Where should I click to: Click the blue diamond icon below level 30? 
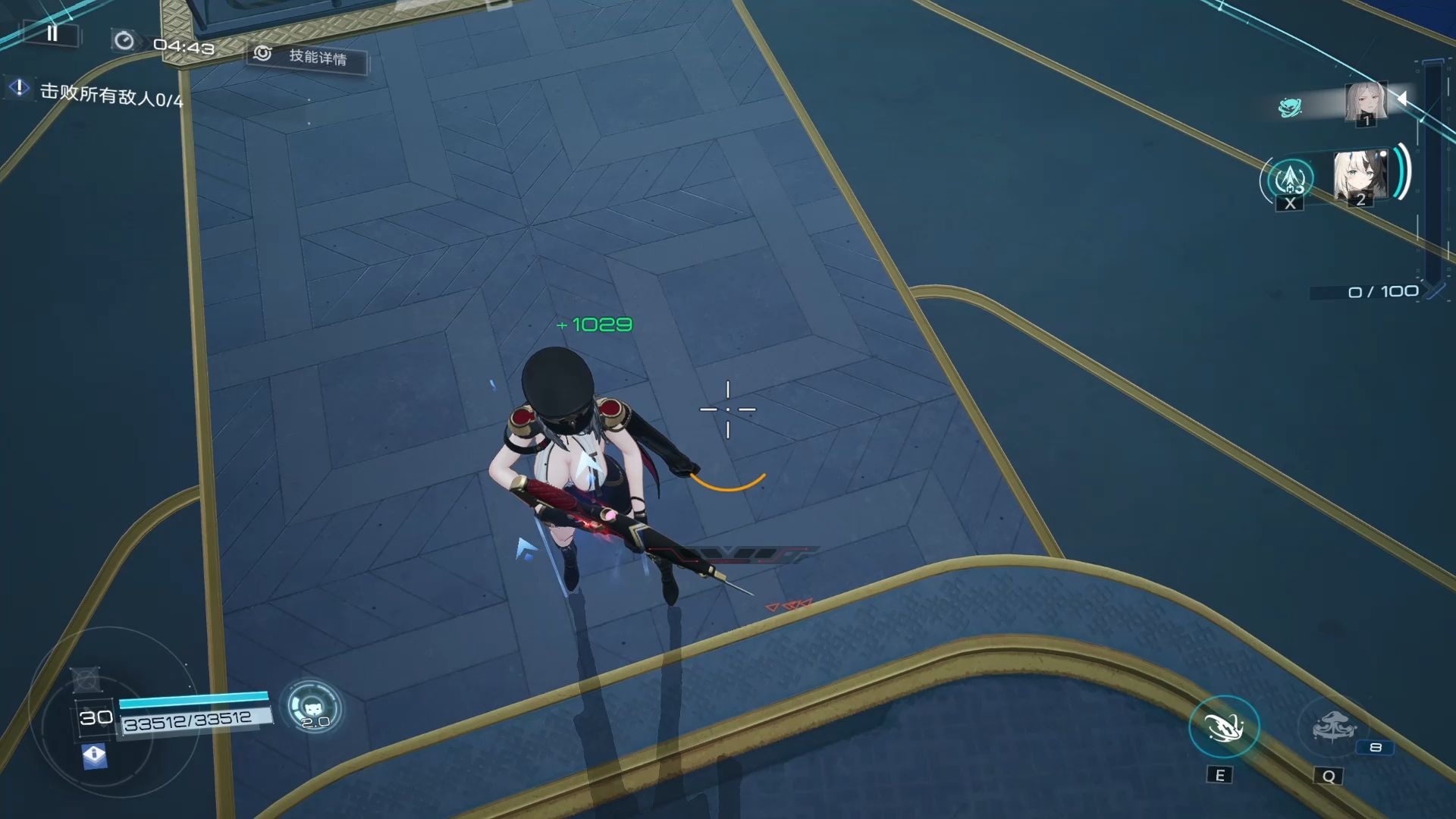point(94,755)
